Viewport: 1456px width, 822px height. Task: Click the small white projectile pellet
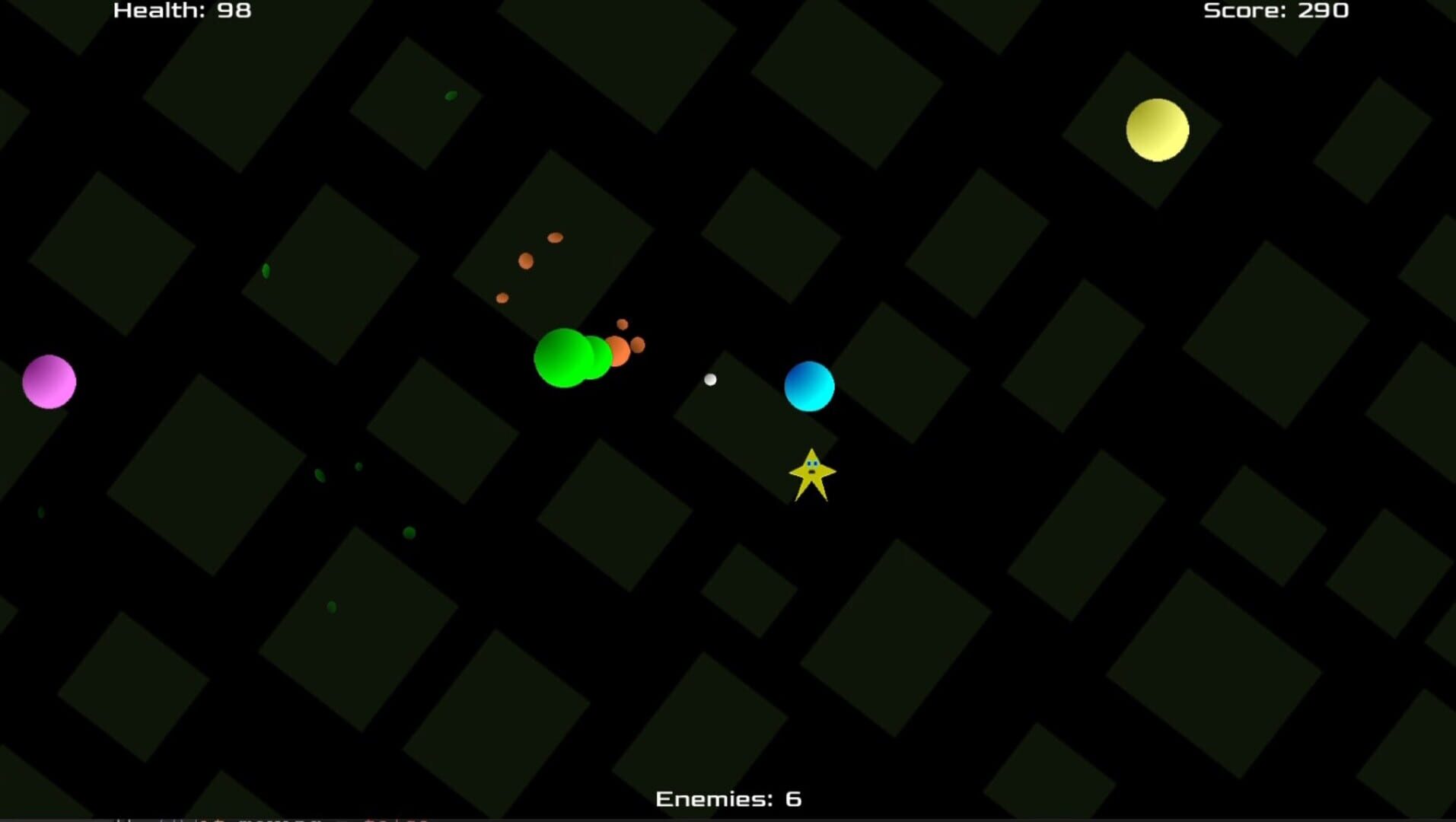[x=711, y=379]
